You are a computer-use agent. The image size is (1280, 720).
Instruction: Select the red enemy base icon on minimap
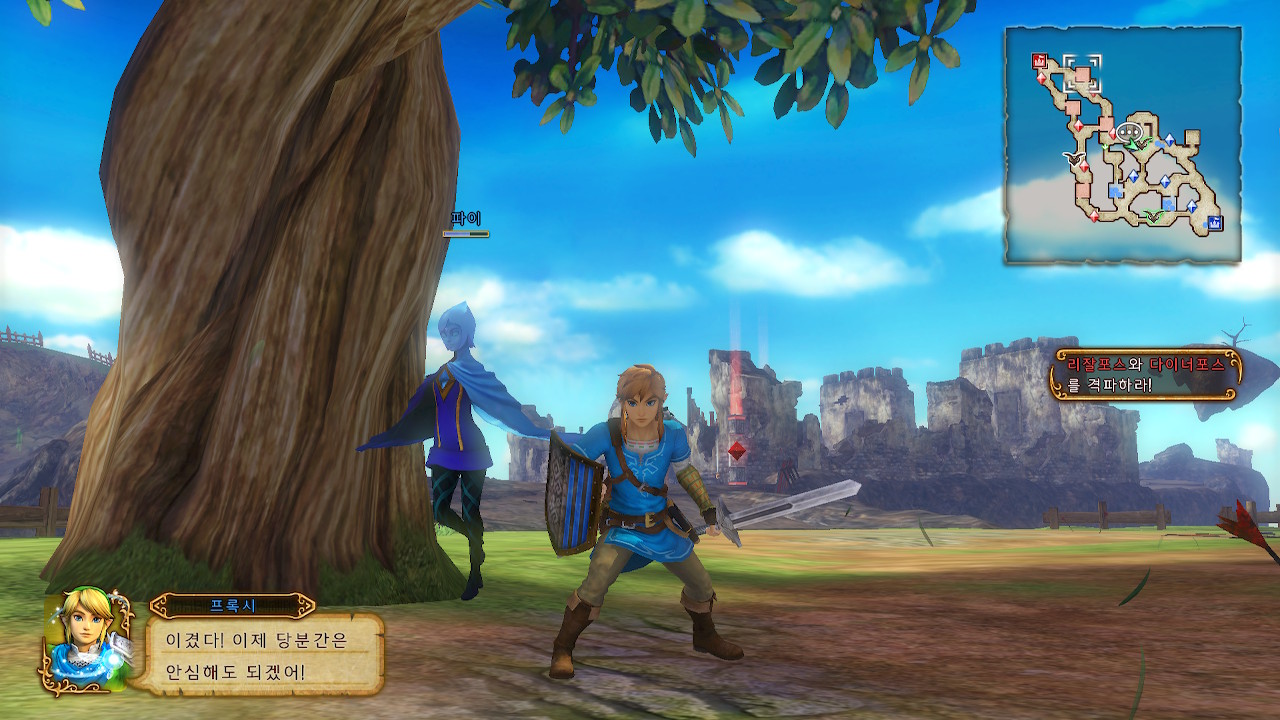(x=1040, y=60)
